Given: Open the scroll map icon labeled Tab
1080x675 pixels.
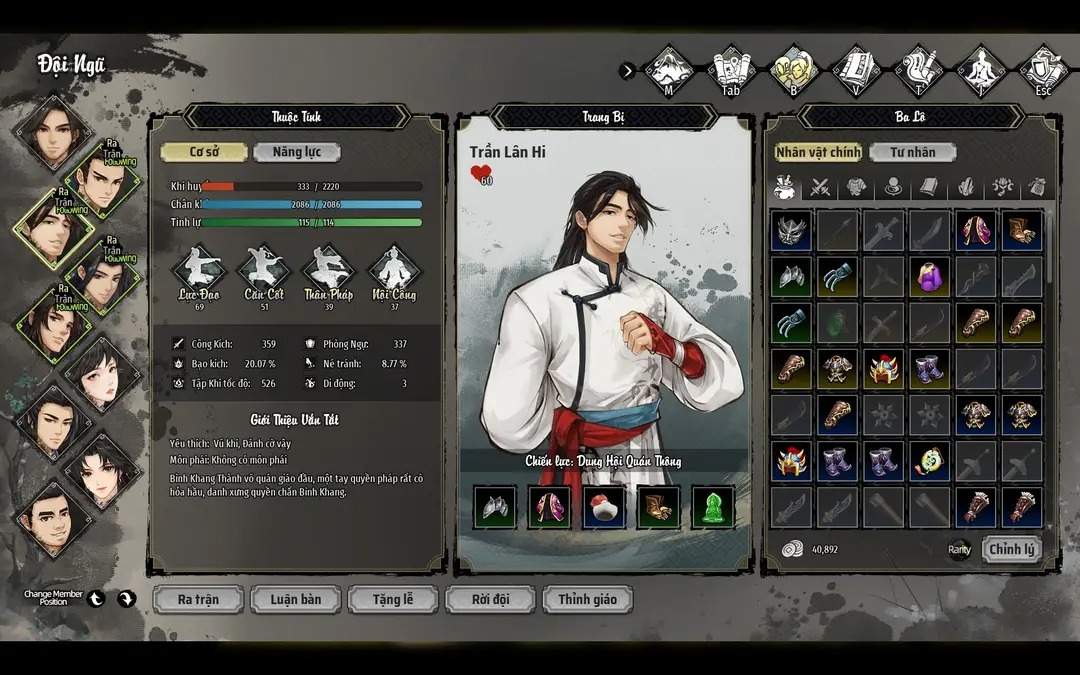Looking at the screenshot, I should click(731, 69).
